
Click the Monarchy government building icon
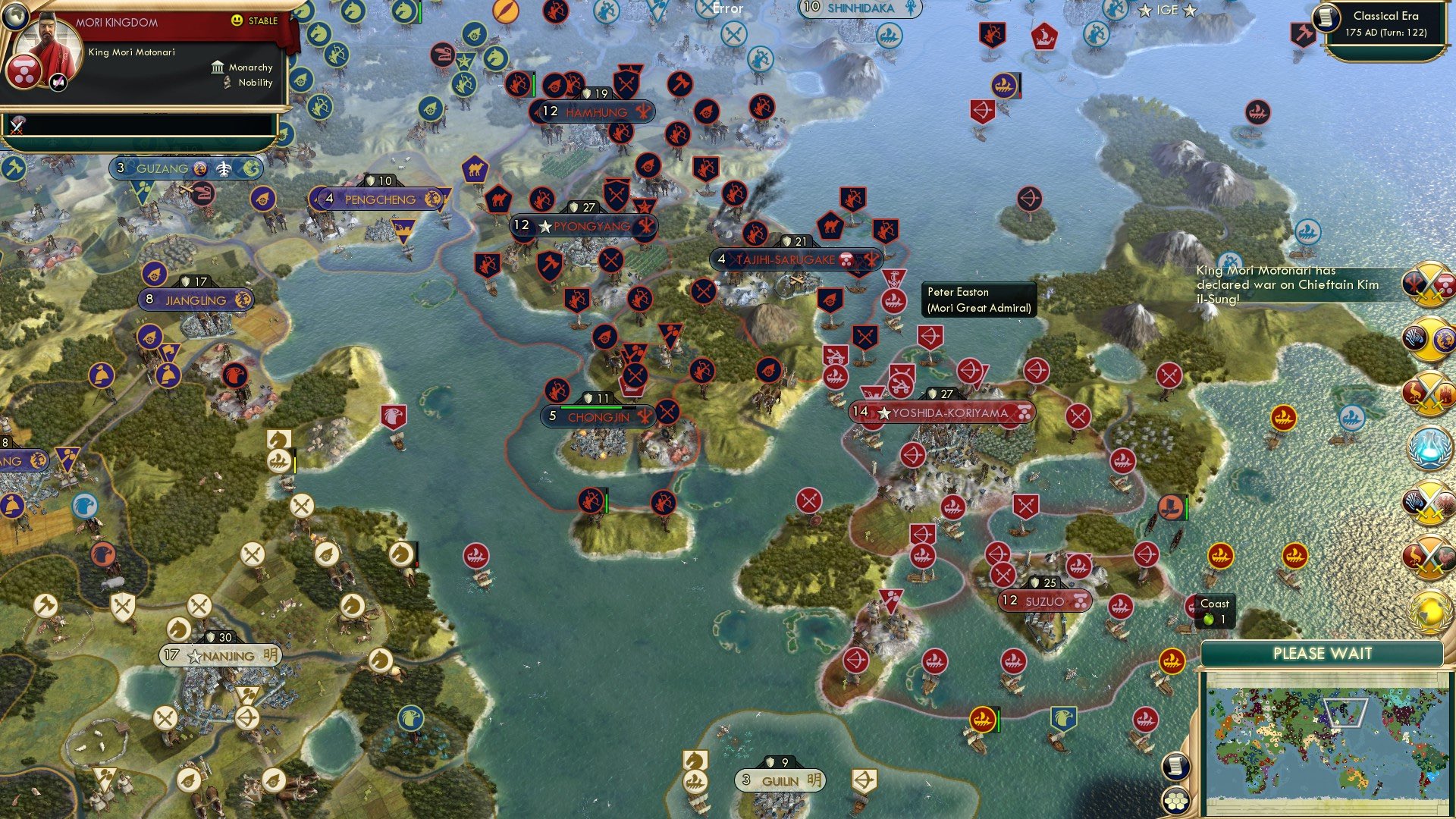pyautogui.click(x=218, y=67)
